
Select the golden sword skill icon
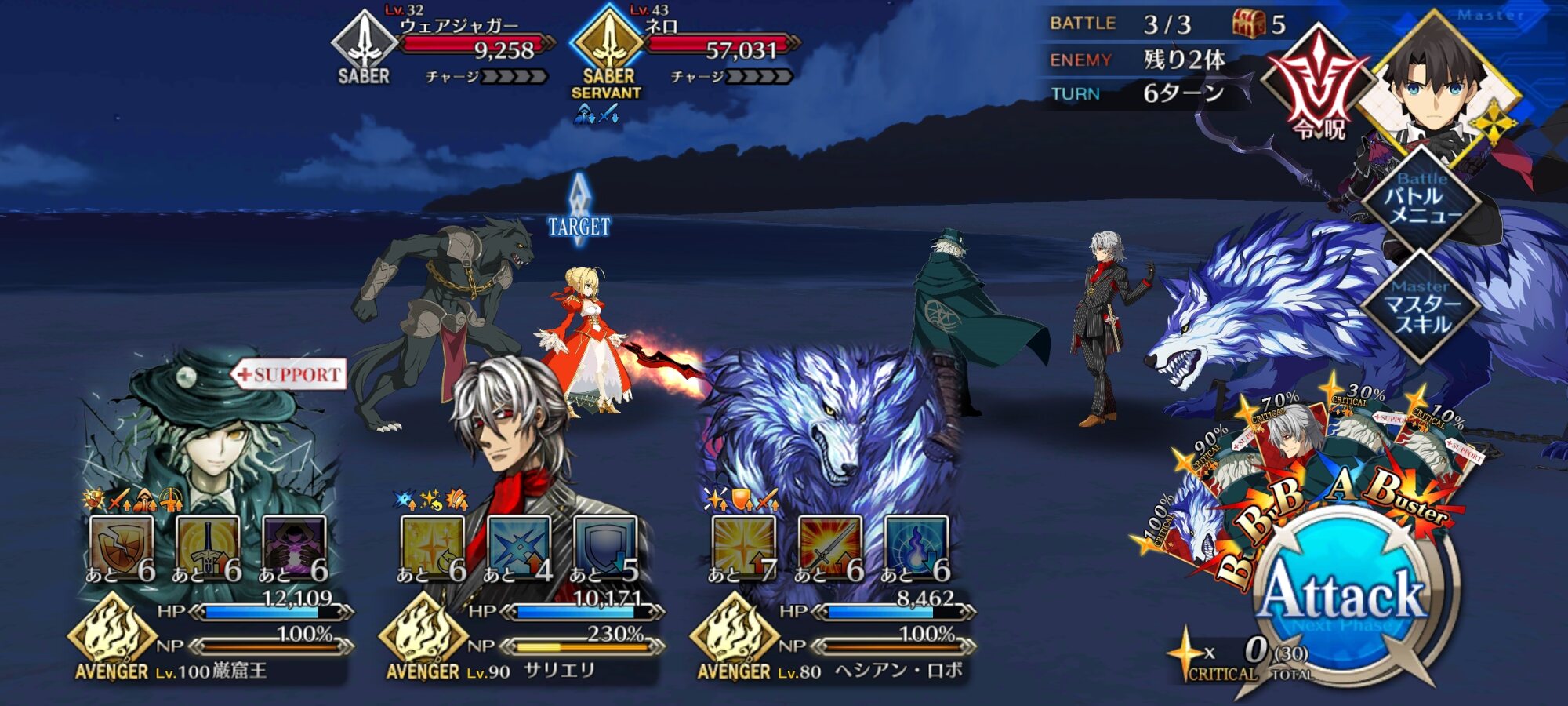click(207, 545)
